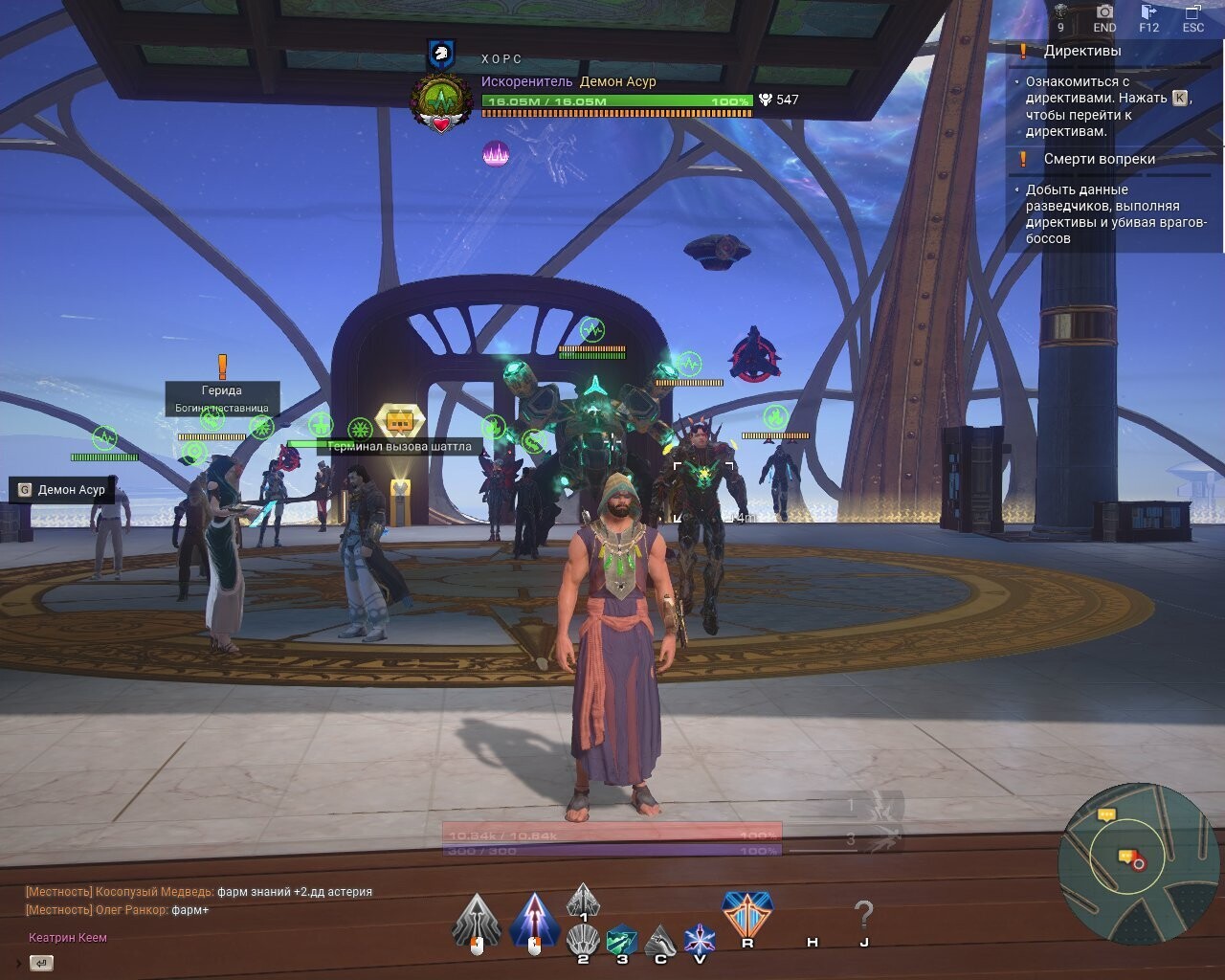Select the Смерти вопреки quest tracker entry
This screenshot has width=1225, height=980.
tap(1099, 159)
